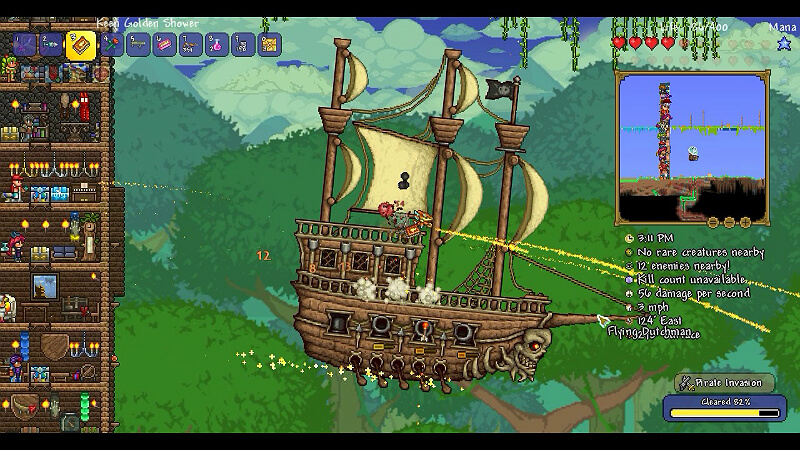Choose the hotbar slot 9 item stack
The width and height of the screenshot is (800, 450).
click(x=242, y=45)
